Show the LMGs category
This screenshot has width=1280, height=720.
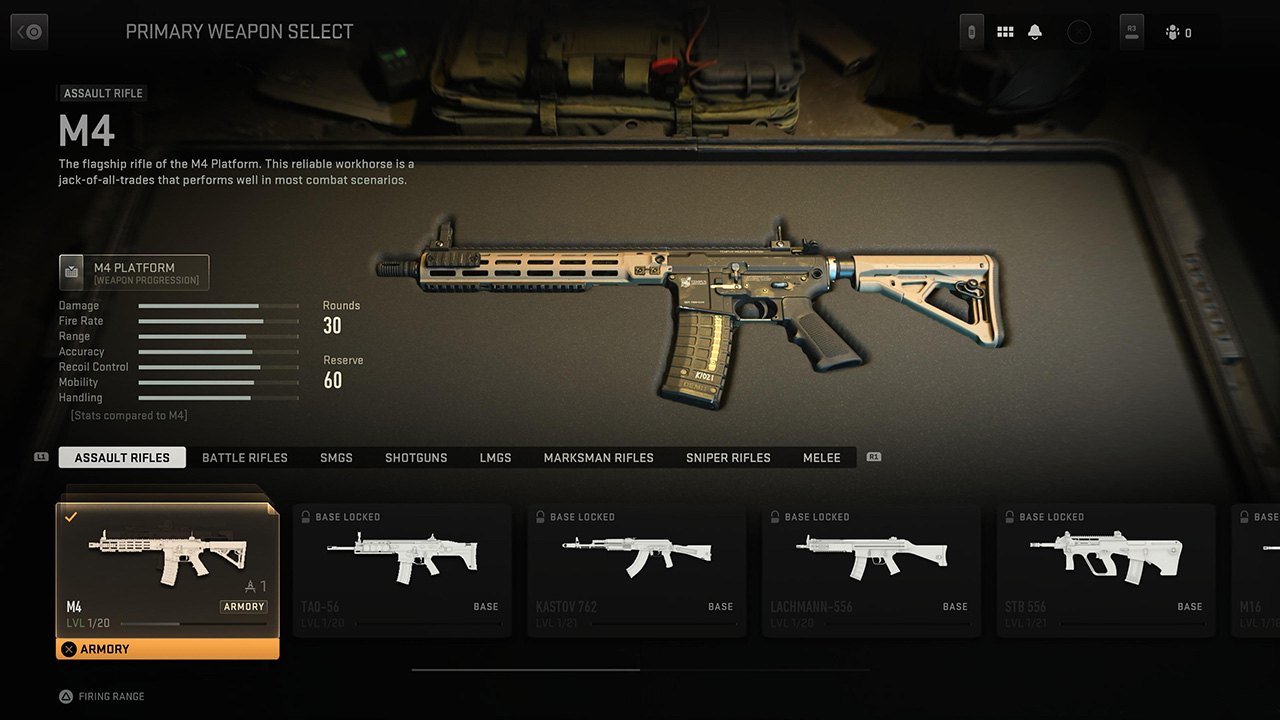(495, 457)
